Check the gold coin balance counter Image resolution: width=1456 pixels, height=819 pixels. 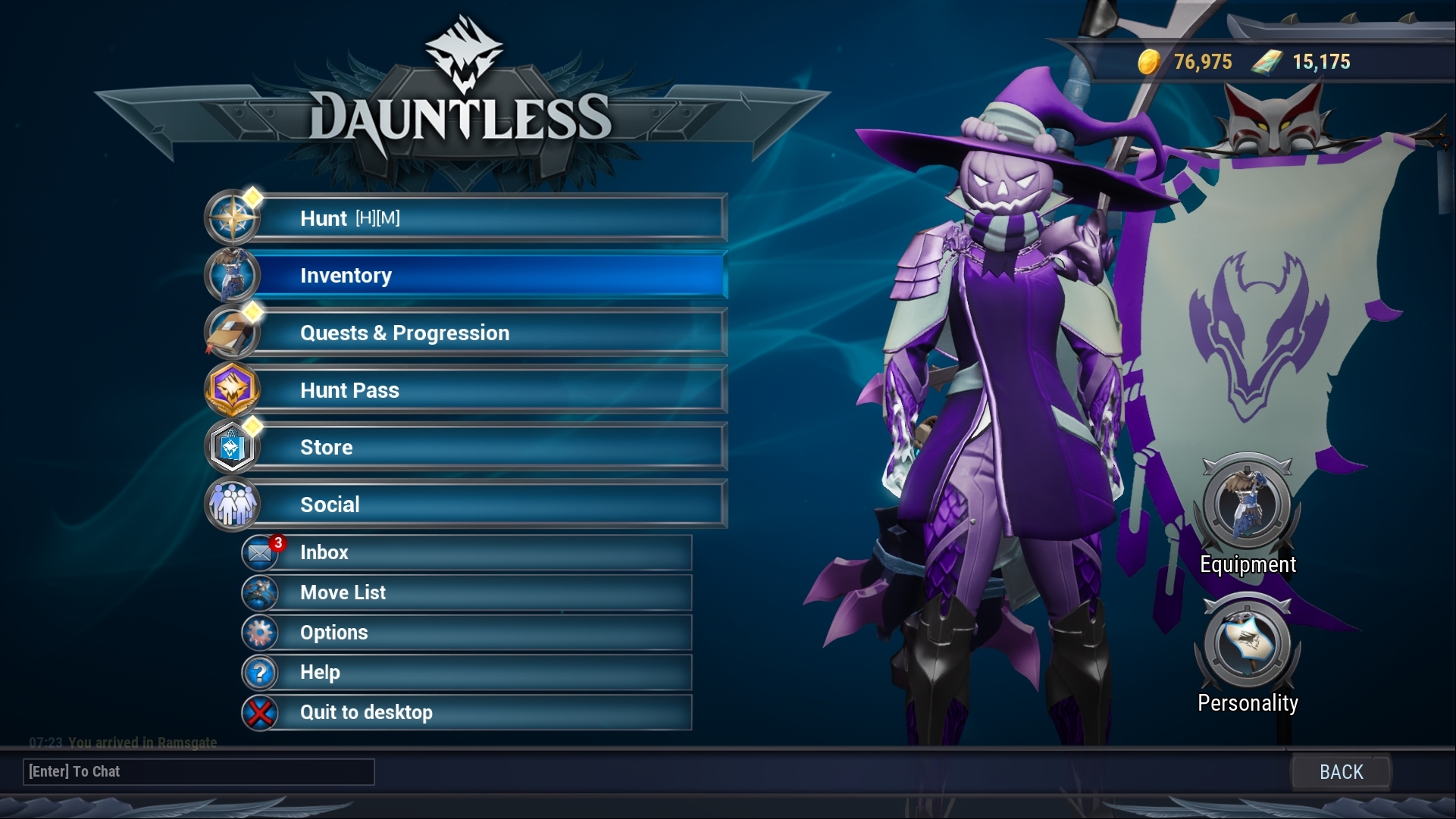pos(1187,62)
